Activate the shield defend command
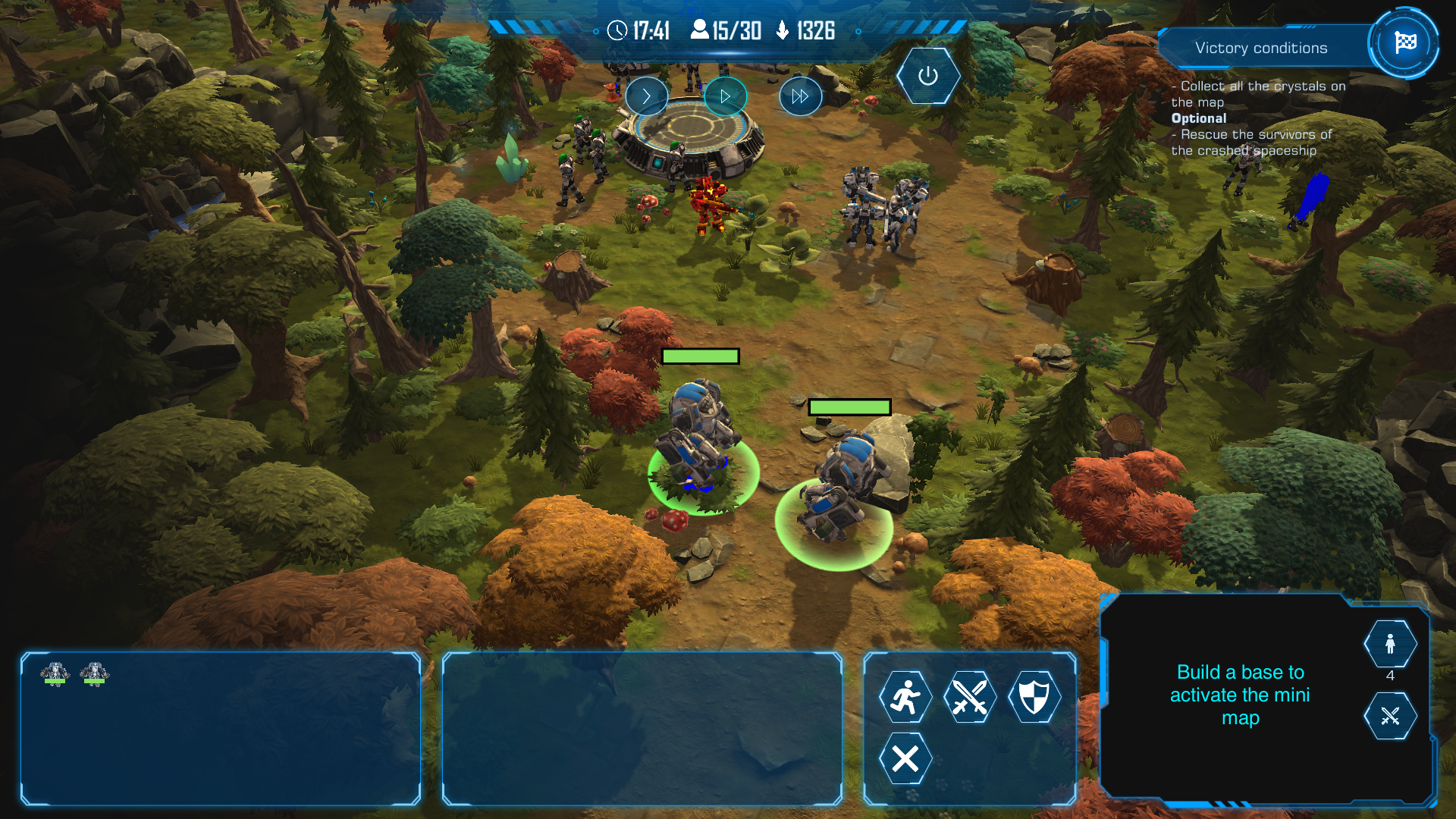This screenshot has width=1456, height=819. tap(1034, 696)
